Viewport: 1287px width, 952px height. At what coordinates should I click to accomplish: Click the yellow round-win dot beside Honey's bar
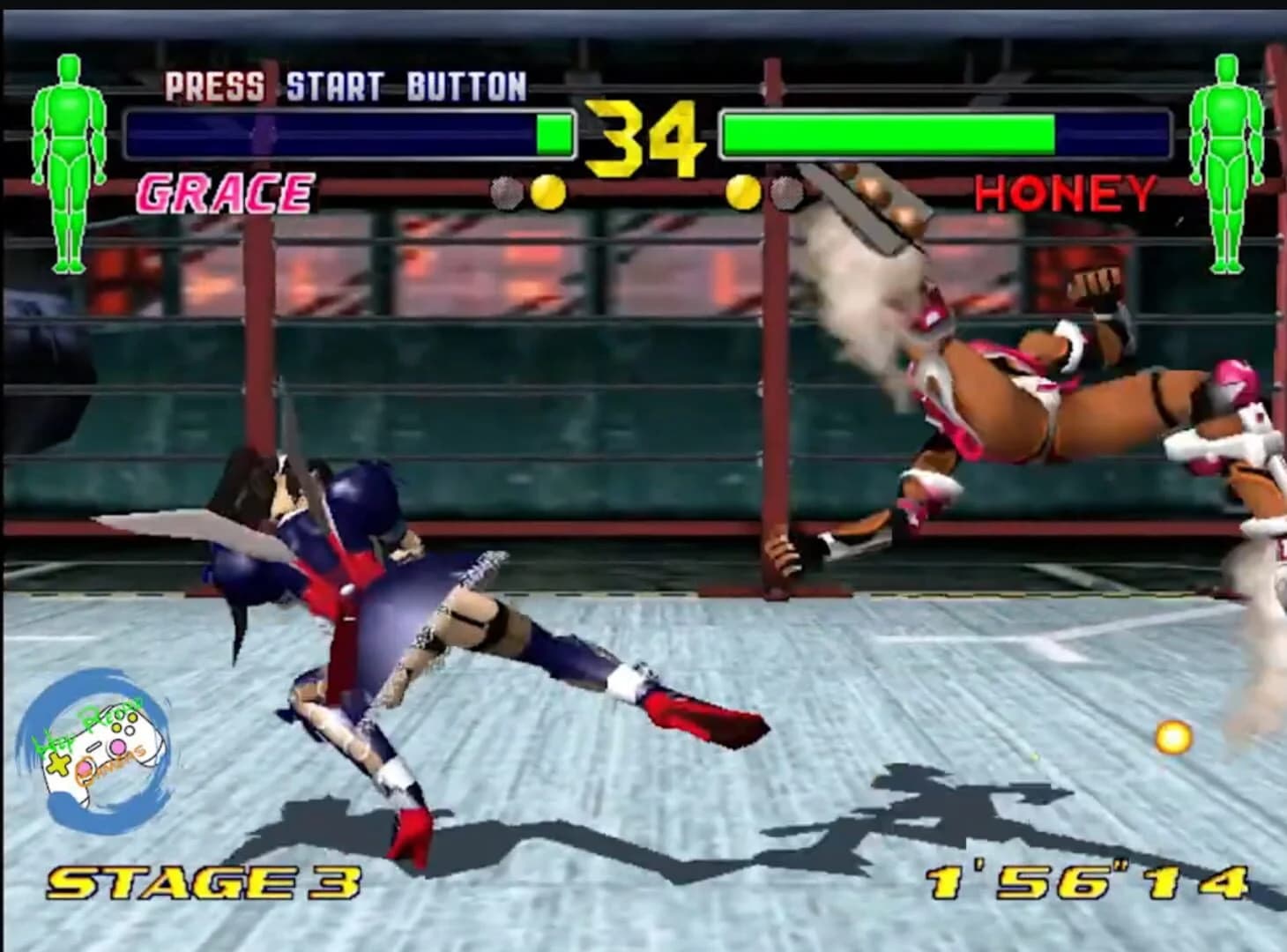click(743, 190)
